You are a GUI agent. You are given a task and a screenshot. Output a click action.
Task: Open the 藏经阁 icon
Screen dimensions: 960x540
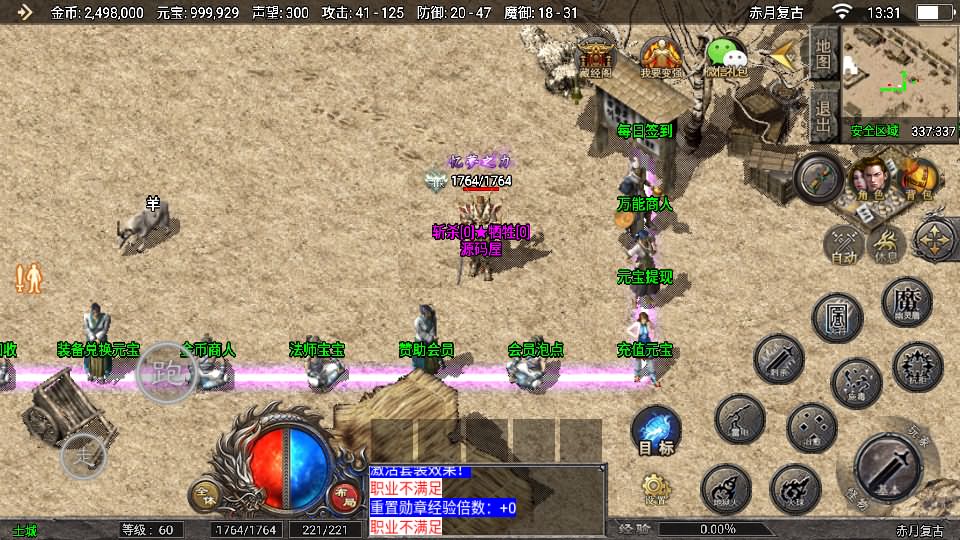click(595, 56)
